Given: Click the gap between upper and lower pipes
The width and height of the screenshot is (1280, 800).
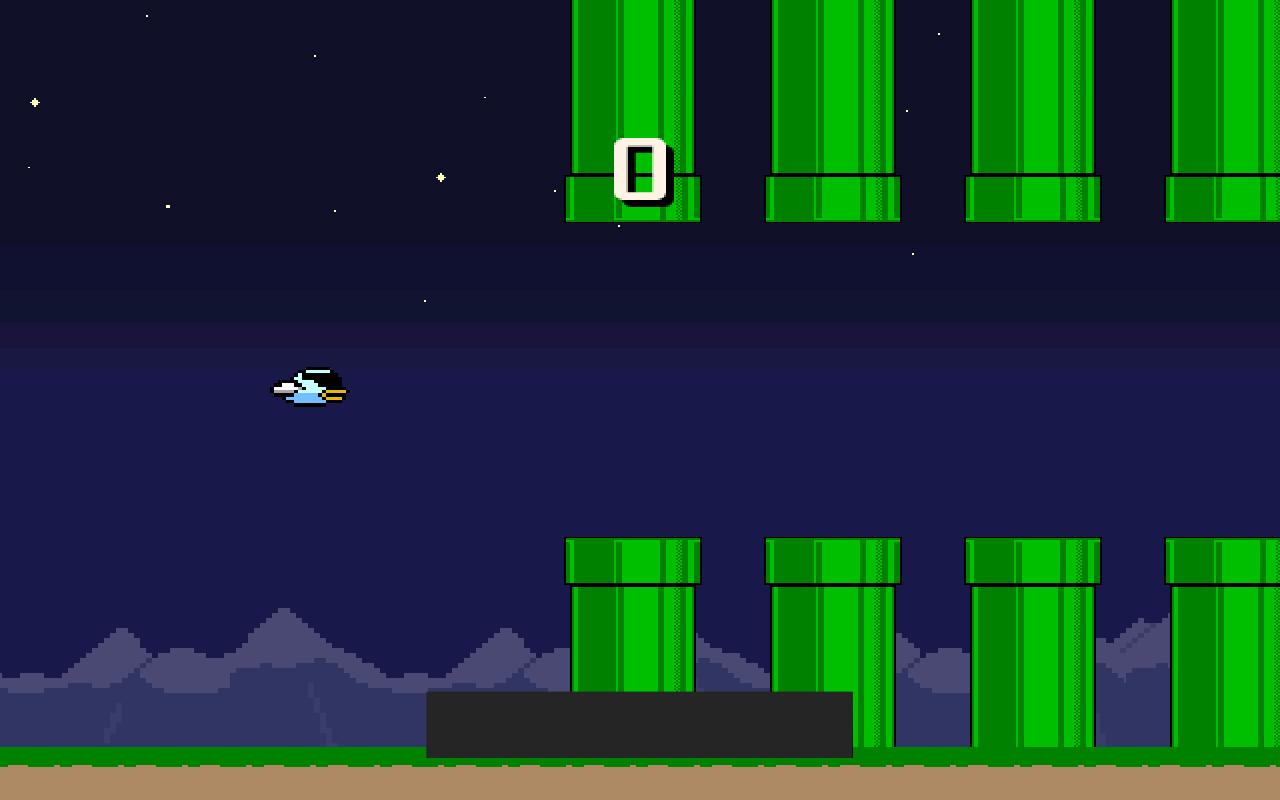Looking at the screenshot, I should (633, 380).
